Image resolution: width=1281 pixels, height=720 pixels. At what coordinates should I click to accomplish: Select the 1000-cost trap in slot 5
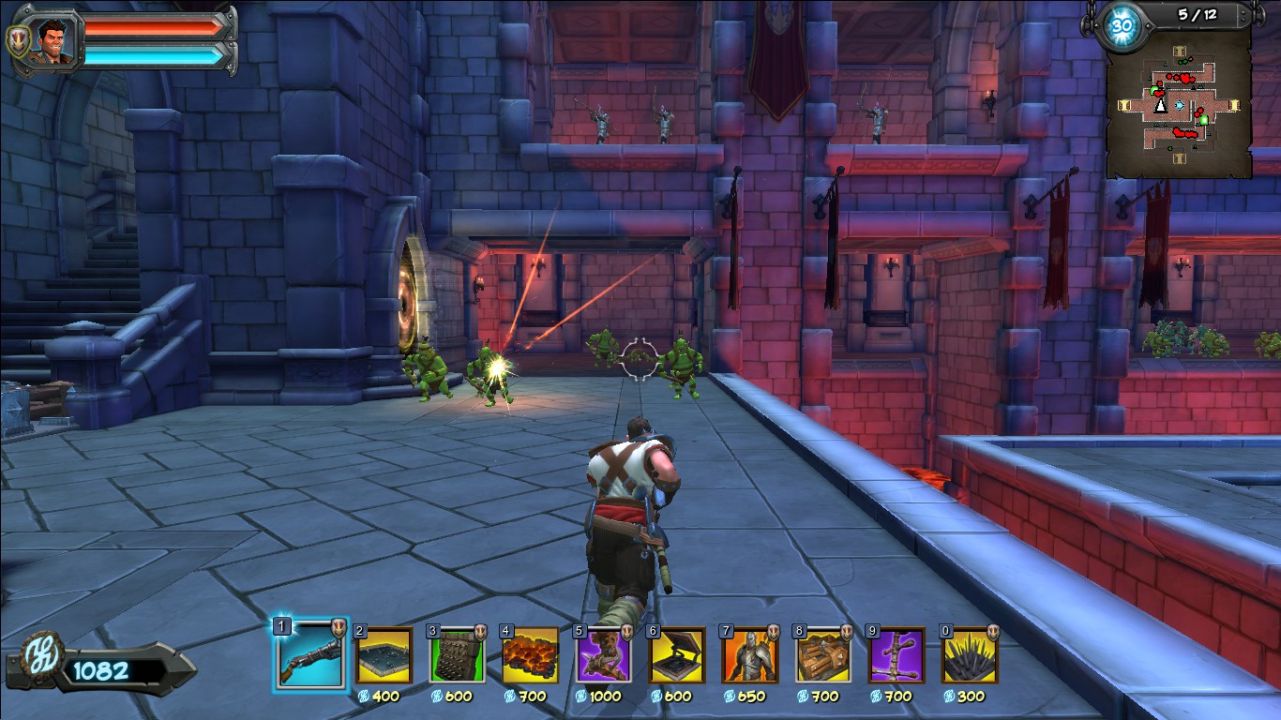click(x=604, y=656)
